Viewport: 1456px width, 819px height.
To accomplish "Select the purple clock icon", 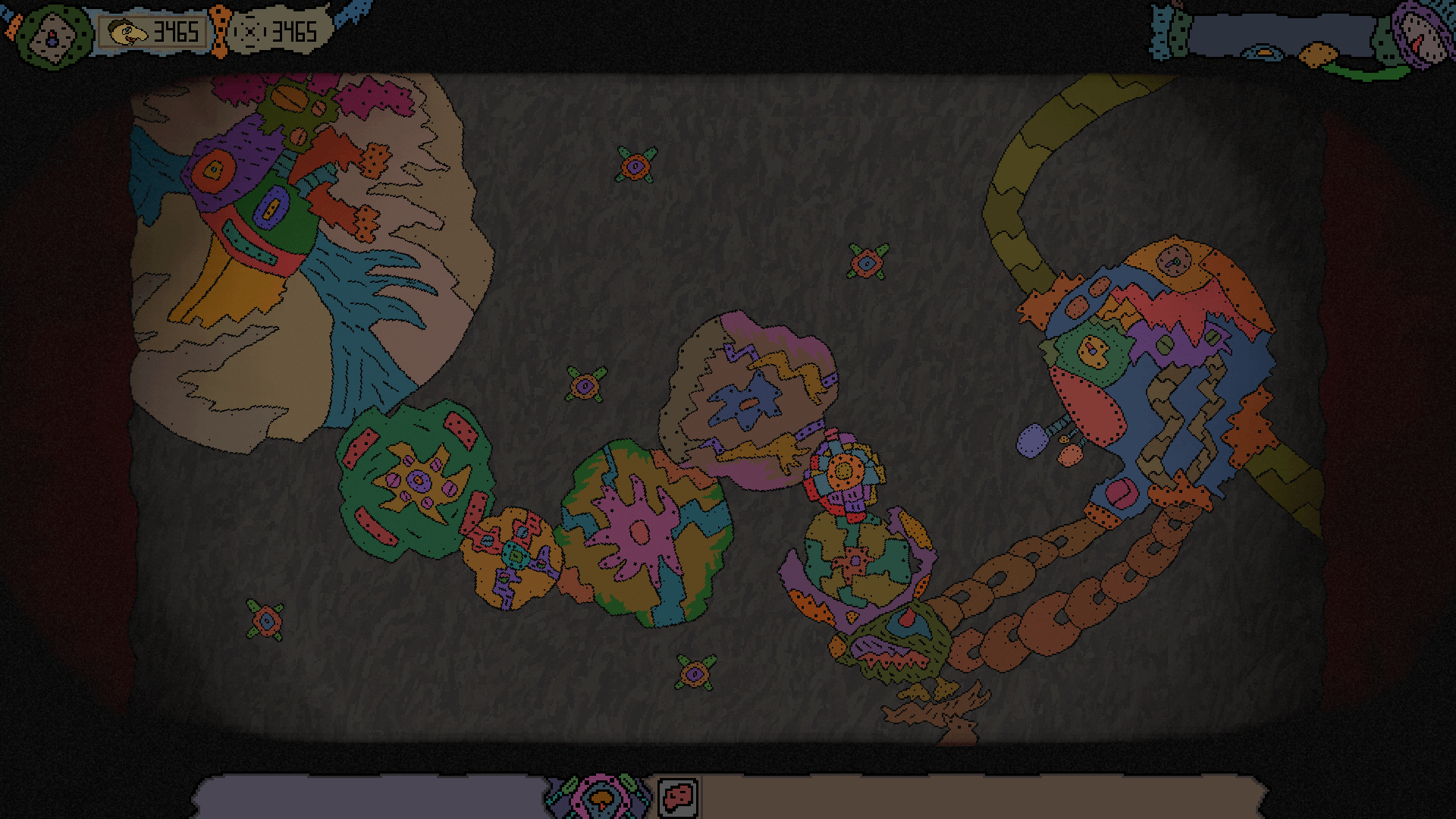I will tap(1421, 34).
